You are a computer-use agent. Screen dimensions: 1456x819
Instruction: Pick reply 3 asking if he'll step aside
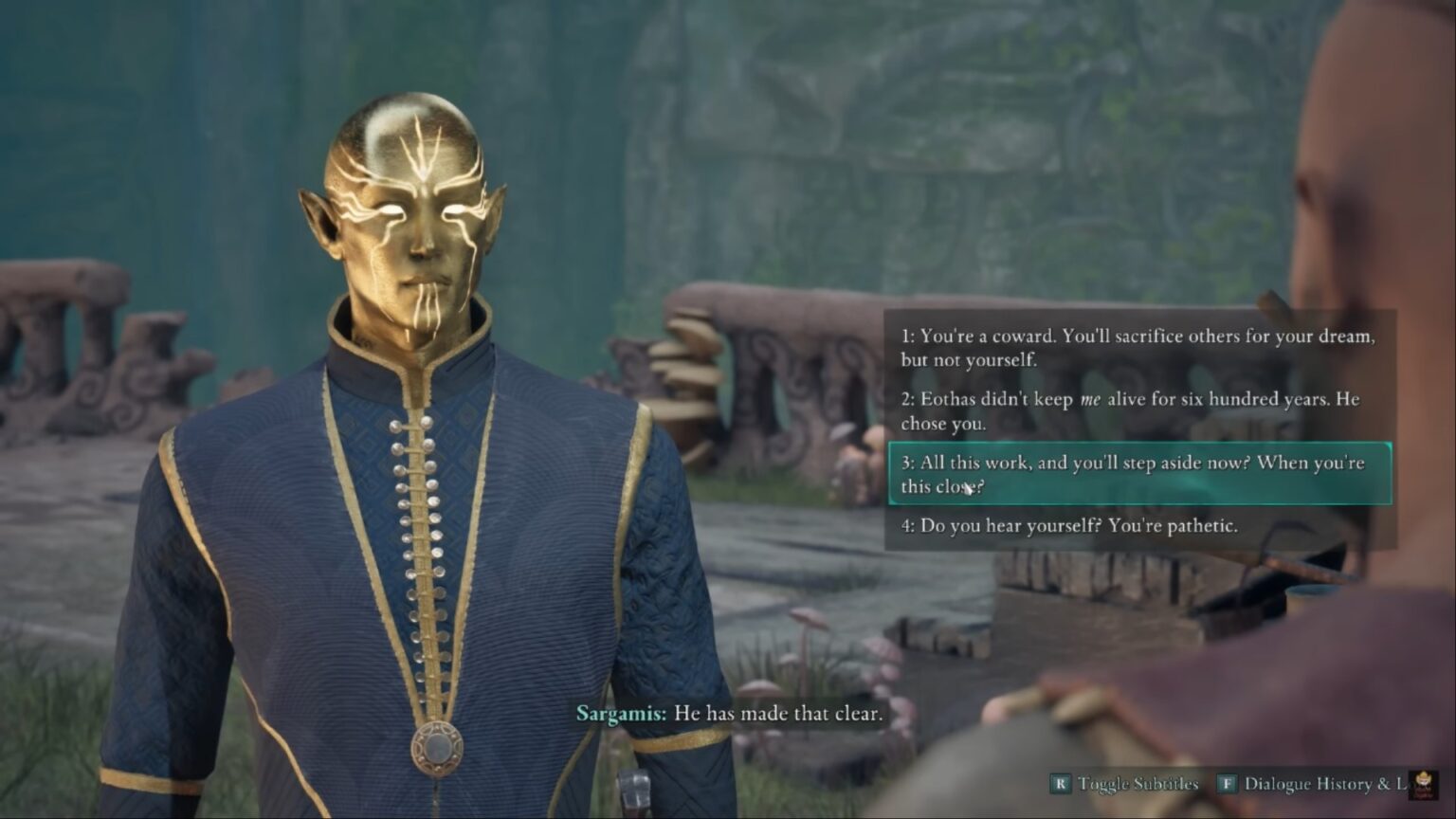pyautogui.click(x=1139, y=474)
